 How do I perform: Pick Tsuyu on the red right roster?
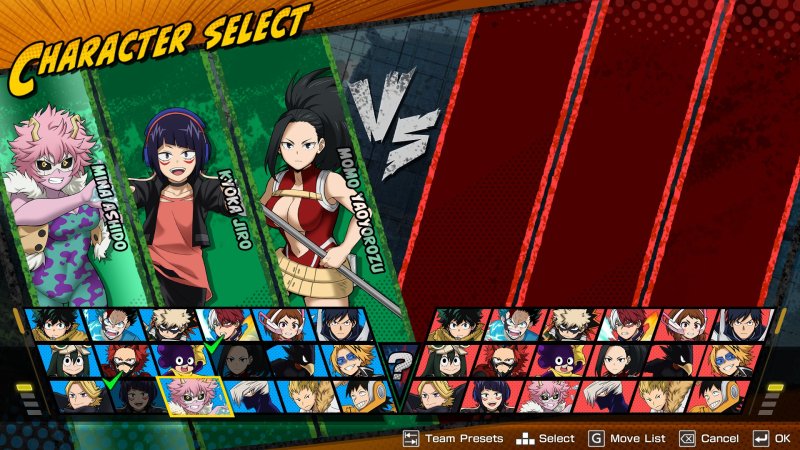(445, 360)
